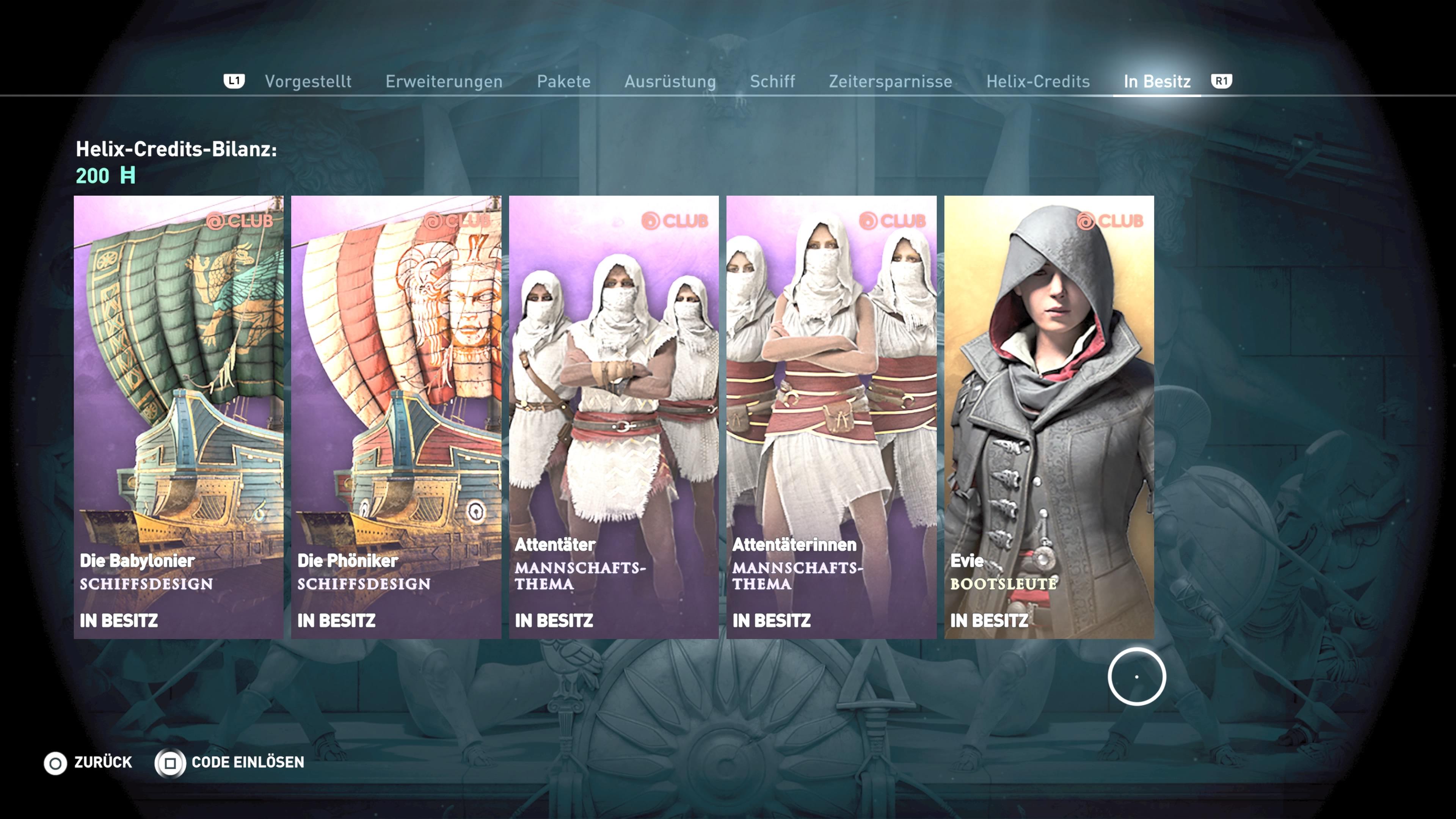
Task: Select the In Besitz tab
Action: (x=1157, y=82)
